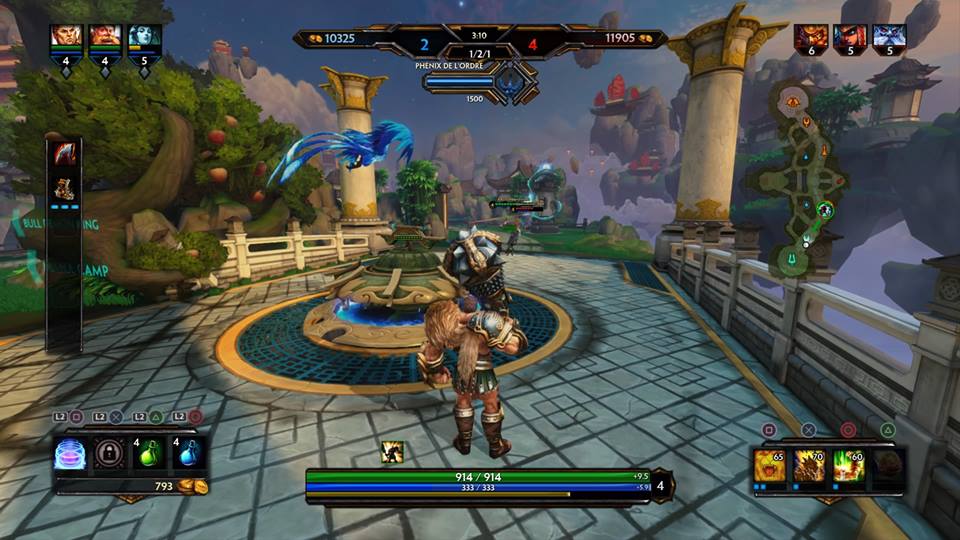Select the blue-faced level 5 ally portrait
Screen dimensions: 960x540
144,37
